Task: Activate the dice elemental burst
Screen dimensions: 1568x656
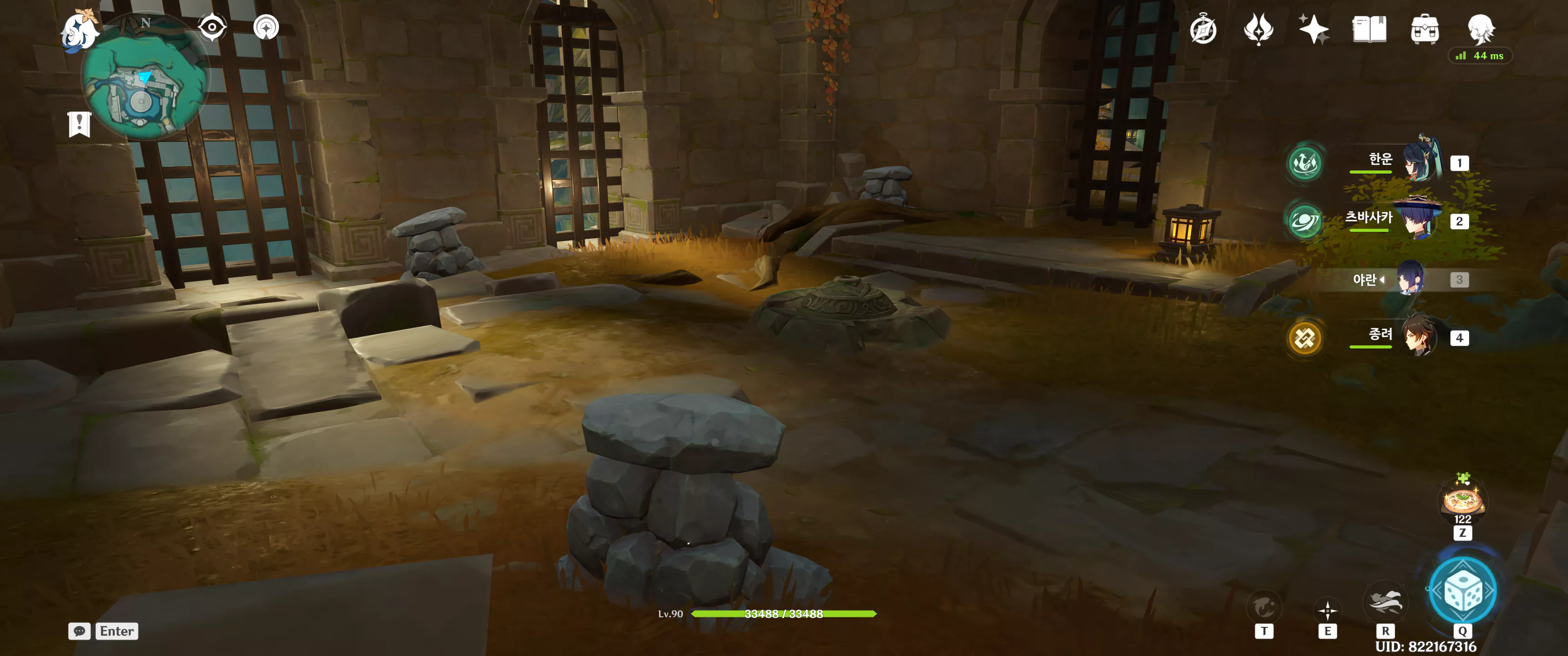Action: pyautogui.click(x=1462, y=590)
